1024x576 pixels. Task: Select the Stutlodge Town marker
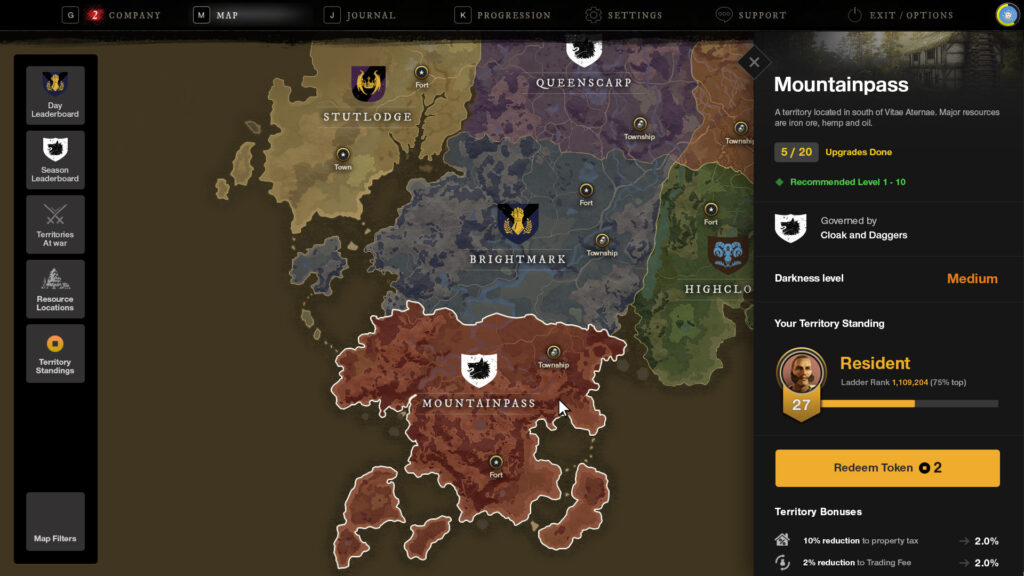pyautogui.click(x=343, y=154)
